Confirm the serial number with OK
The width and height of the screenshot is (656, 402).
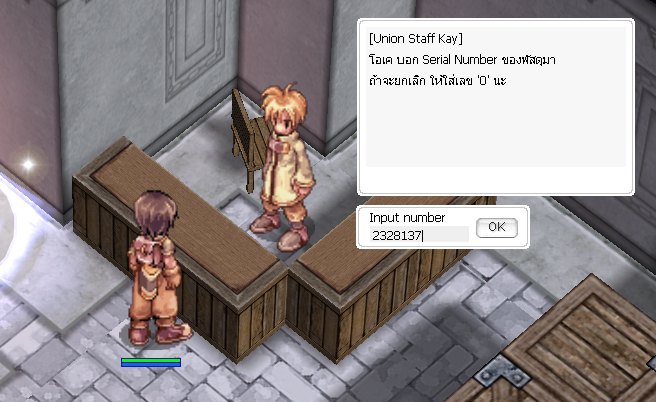[496, 228]
